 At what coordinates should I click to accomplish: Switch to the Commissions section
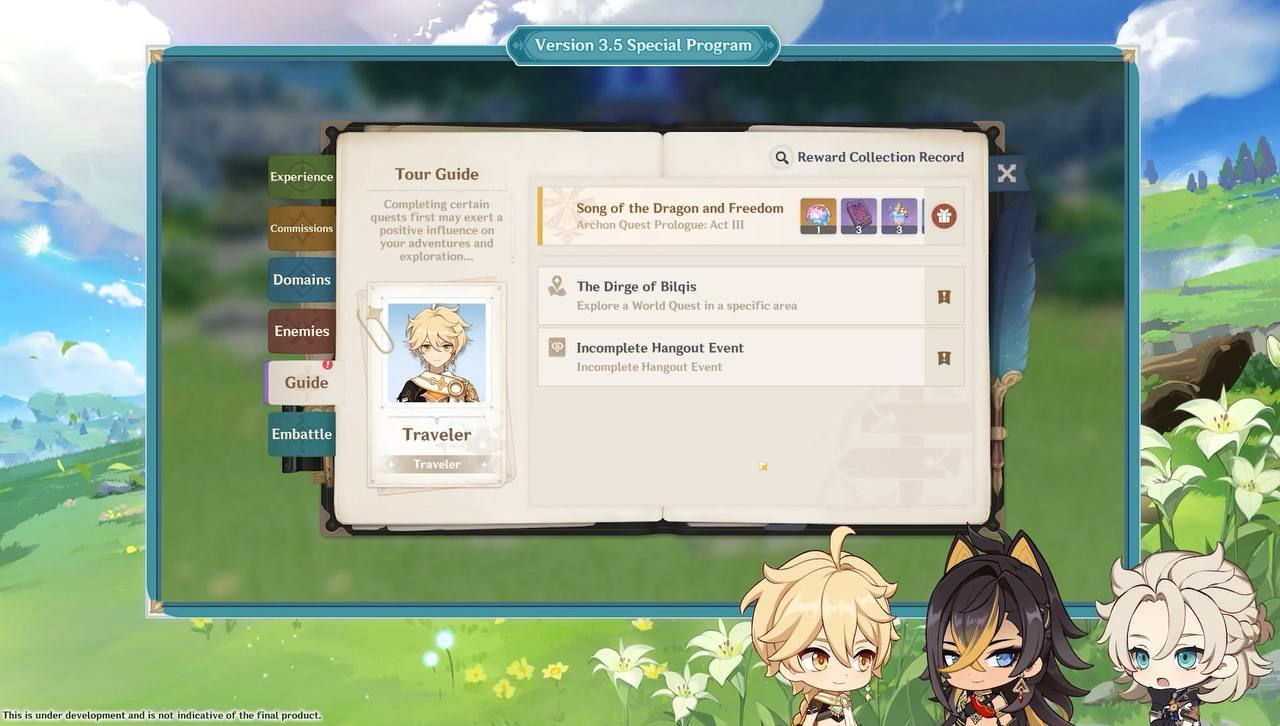tap(300, 227)
